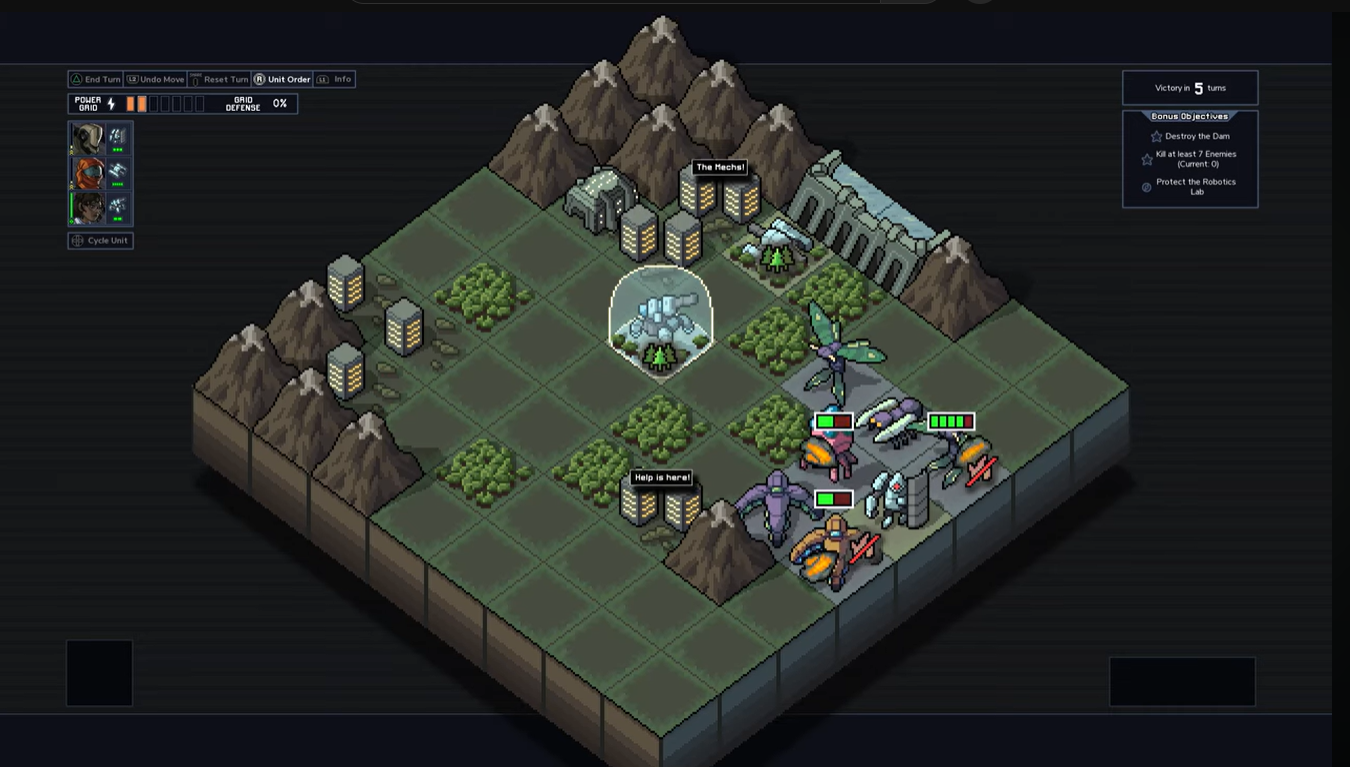Image resolution: width=1350 pixels, height=767 pixels.
Task: End the current turn
Action: click(x=95, y=79)
